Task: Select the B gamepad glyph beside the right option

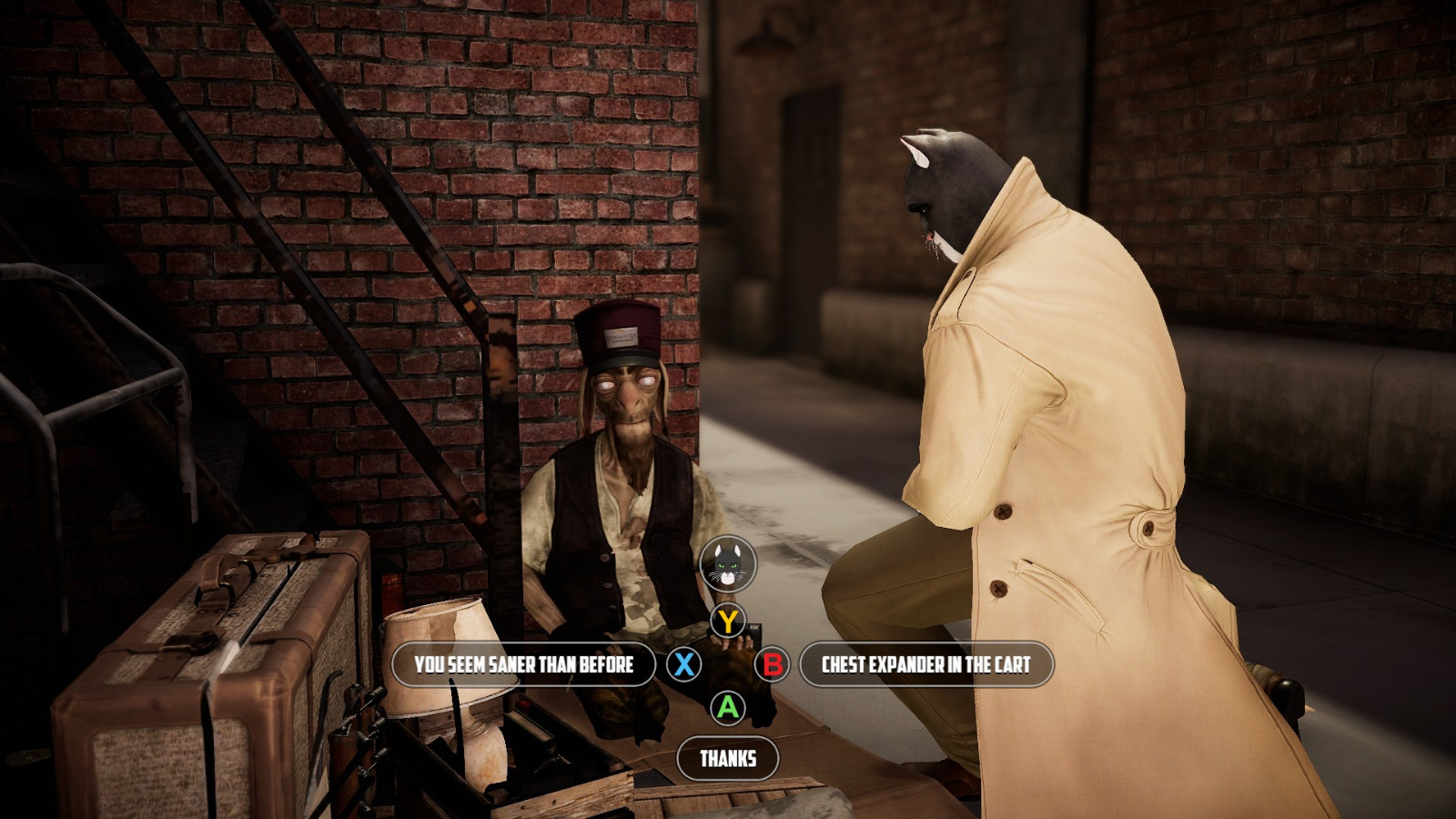Action: pos(773,664)
